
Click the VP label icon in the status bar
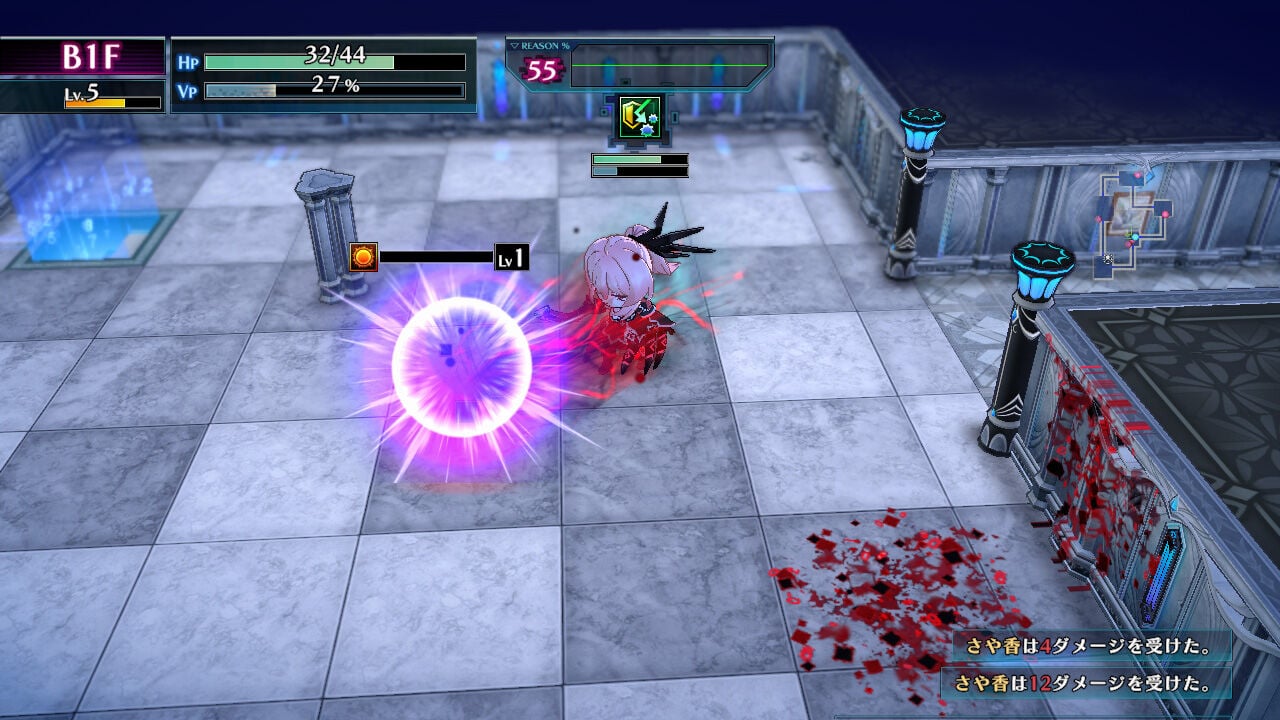click(187, 89)
